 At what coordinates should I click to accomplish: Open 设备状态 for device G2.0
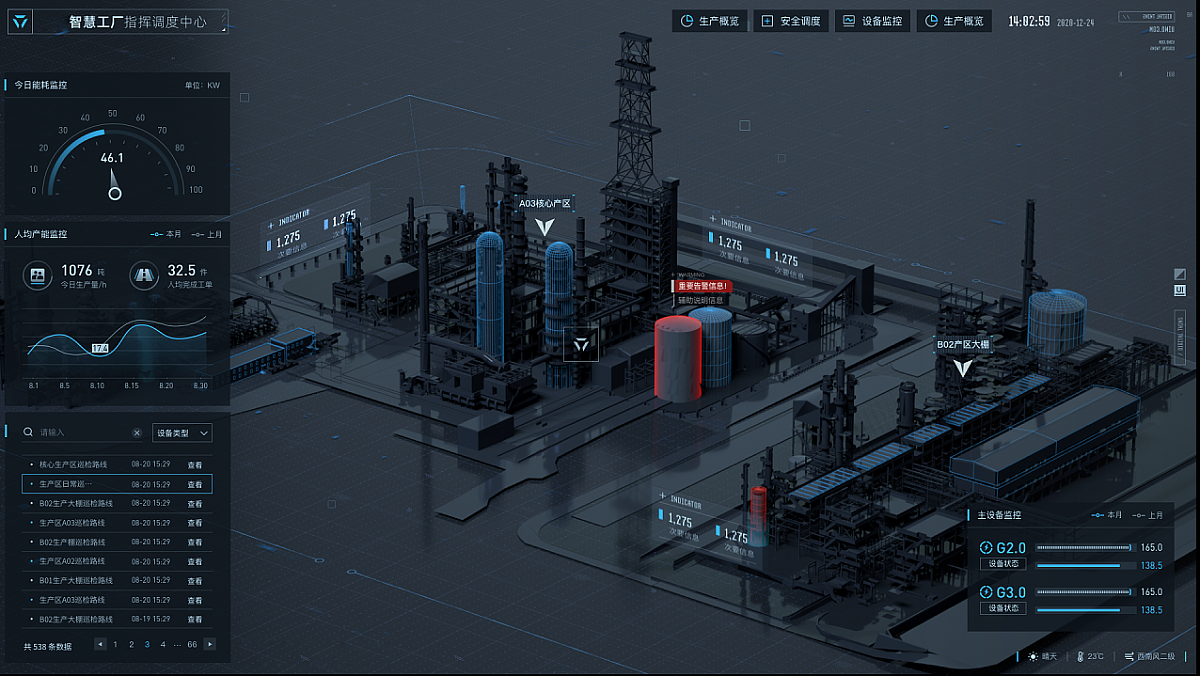1002,564
